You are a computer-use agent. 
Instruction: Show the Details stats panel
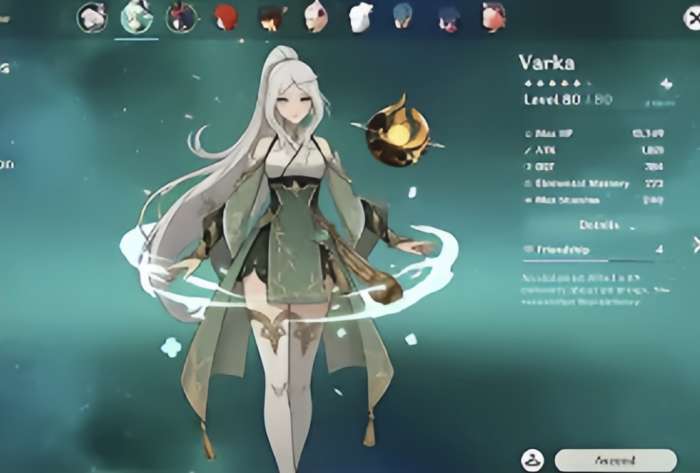[599, 225]
